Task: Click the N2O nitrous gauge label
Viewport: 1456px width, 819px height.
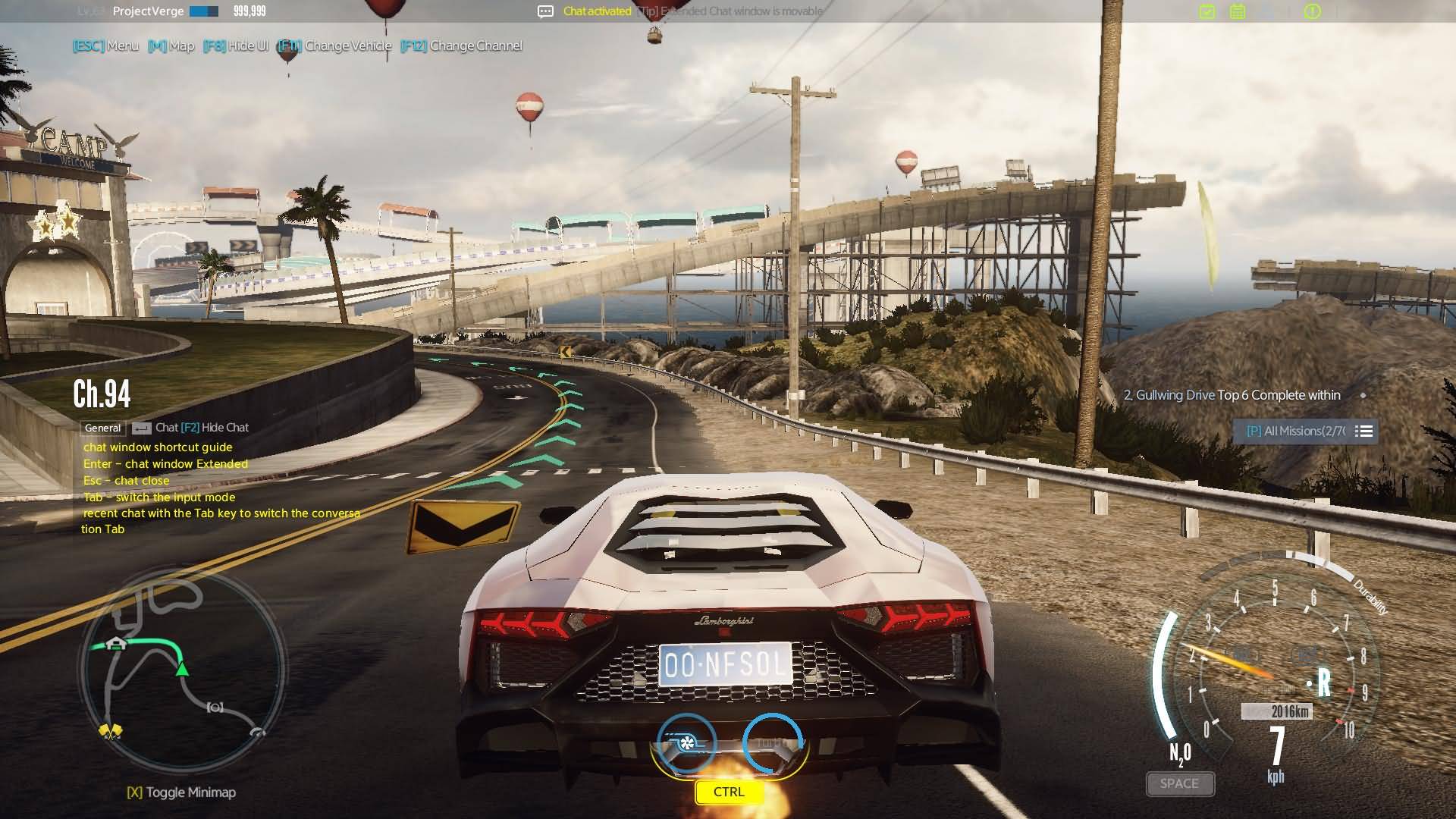Action: [1180, 754]
